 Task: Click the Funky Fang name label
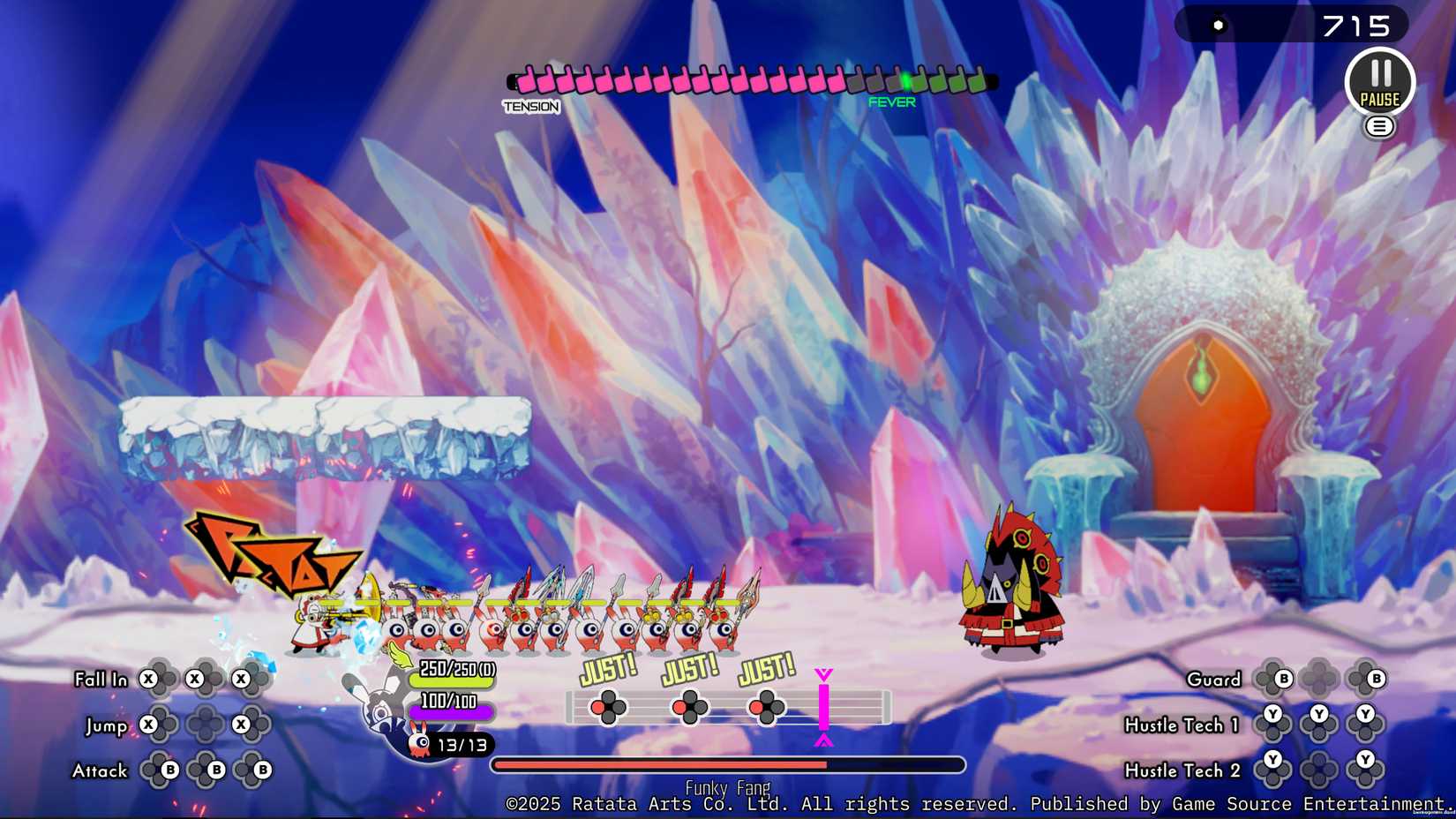click(x=728, y=786)
